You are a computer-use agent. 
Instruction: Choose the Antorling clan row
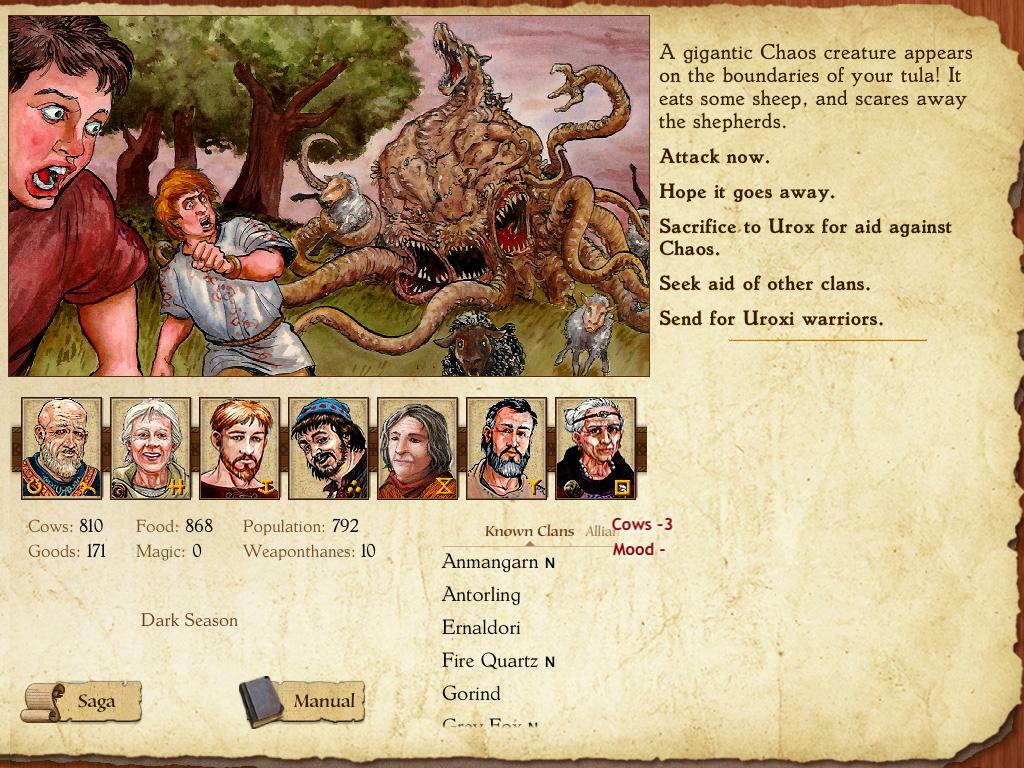[481, 595]
